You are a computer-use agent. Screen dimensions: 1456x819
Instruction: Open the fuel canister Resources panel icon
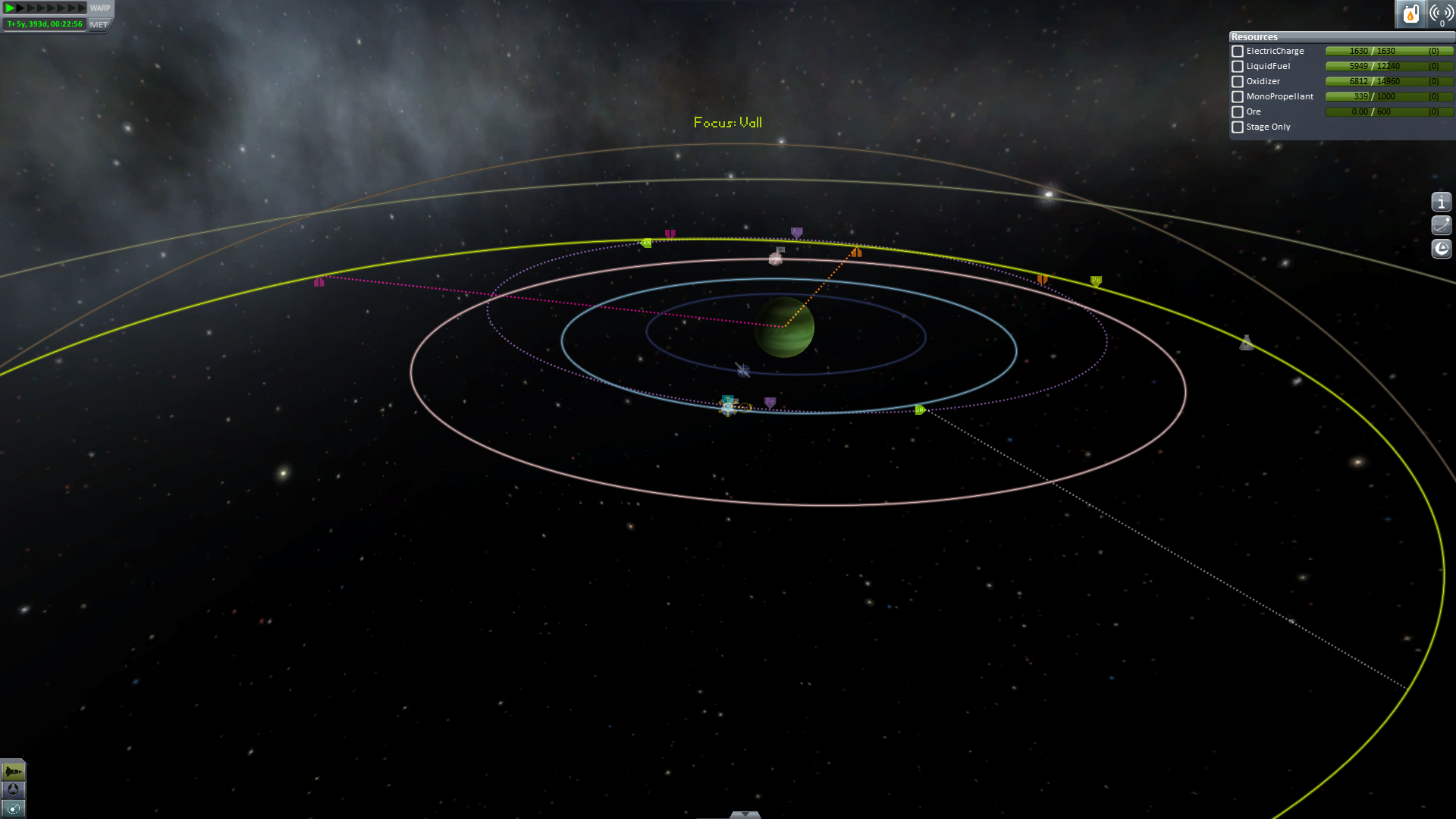[x=1410, y=14]
